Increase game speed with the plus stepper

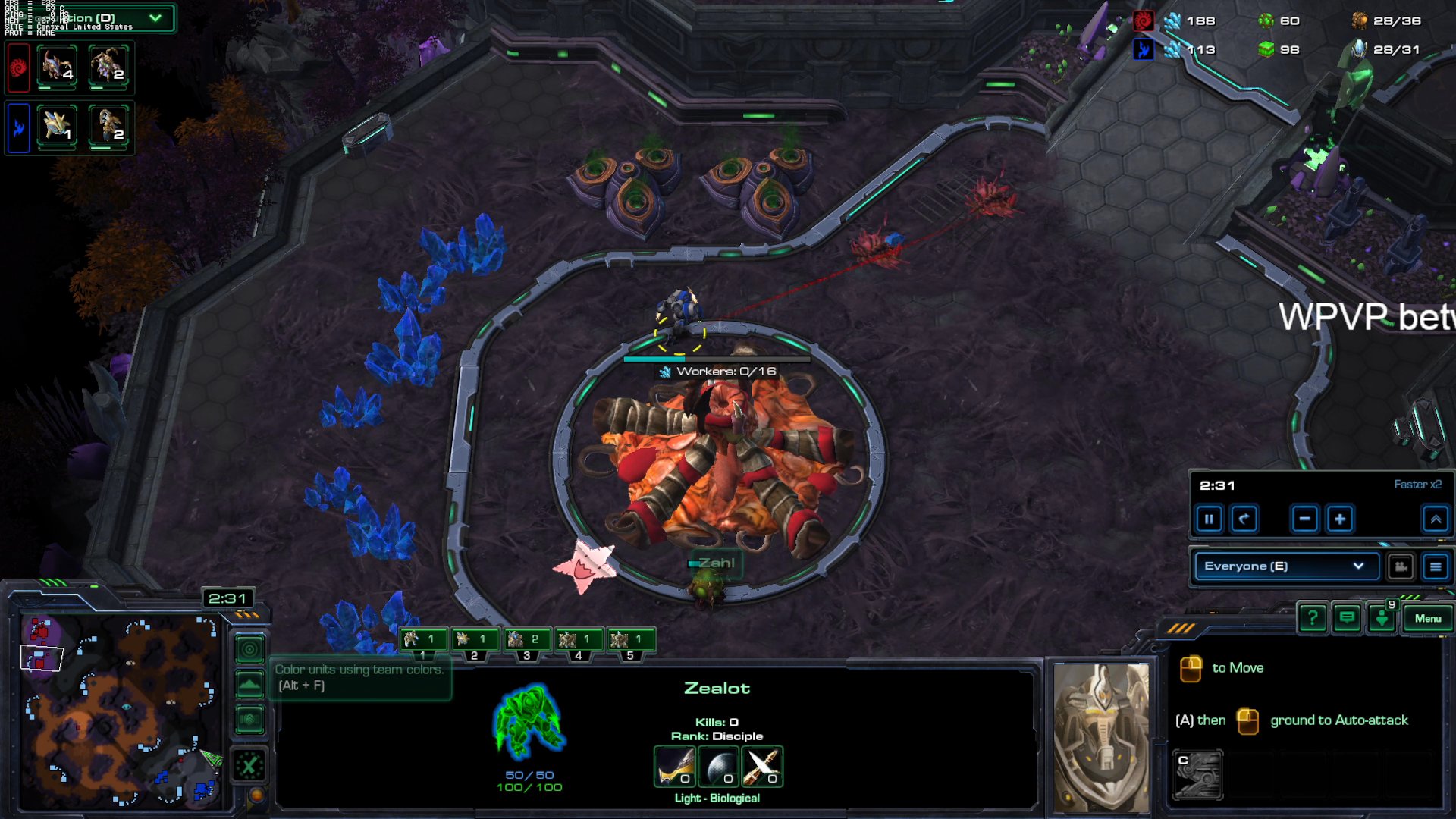(1339, 519)
